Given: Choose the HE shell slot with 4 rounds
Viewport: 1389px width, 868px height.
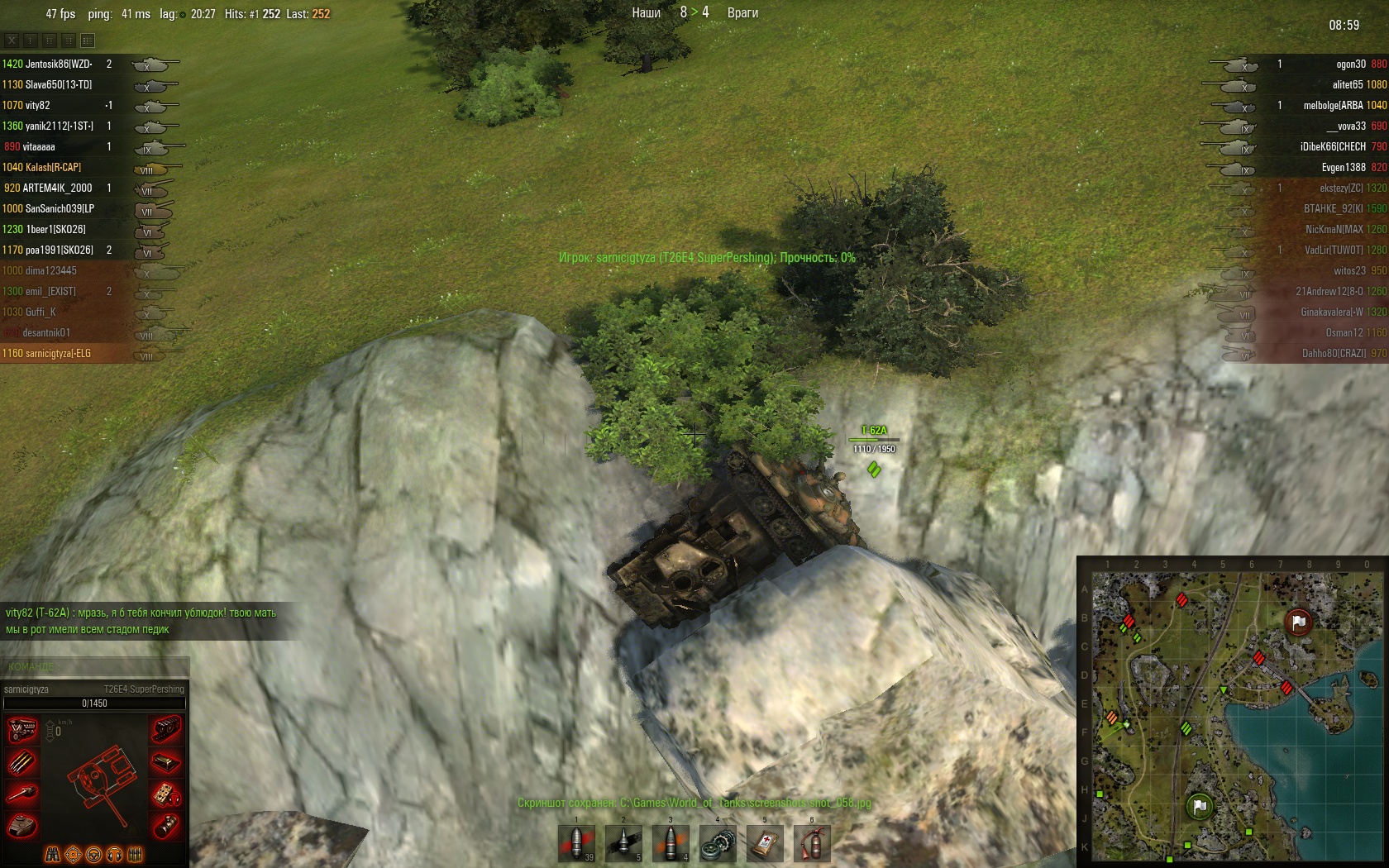Looking at the screenshot, I should click(671, 843).
